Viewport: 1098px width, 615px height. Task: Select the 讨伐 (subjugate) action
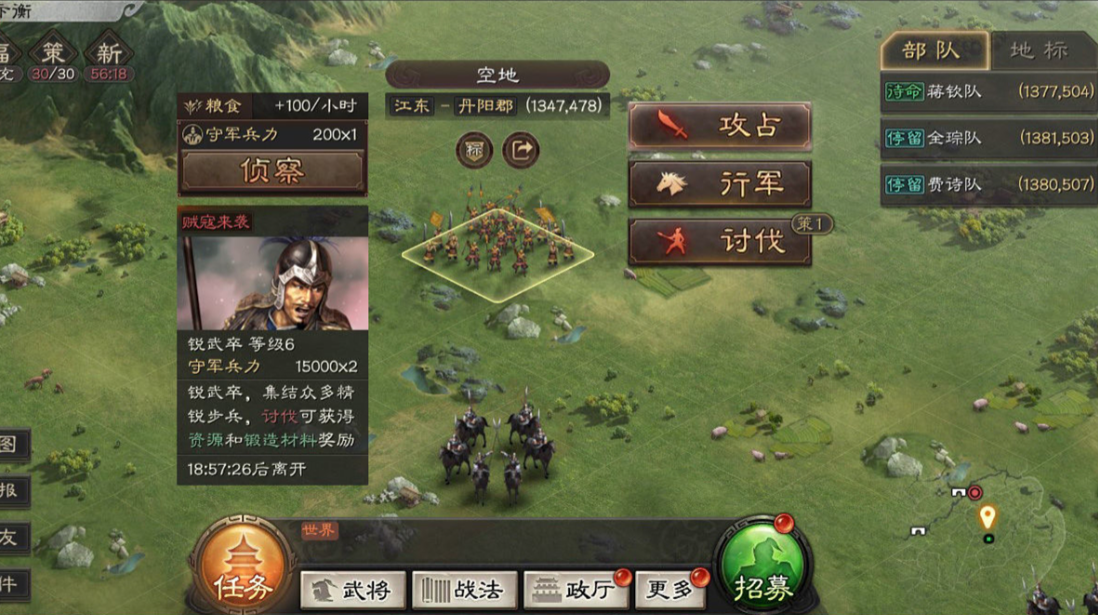point(719,241)
